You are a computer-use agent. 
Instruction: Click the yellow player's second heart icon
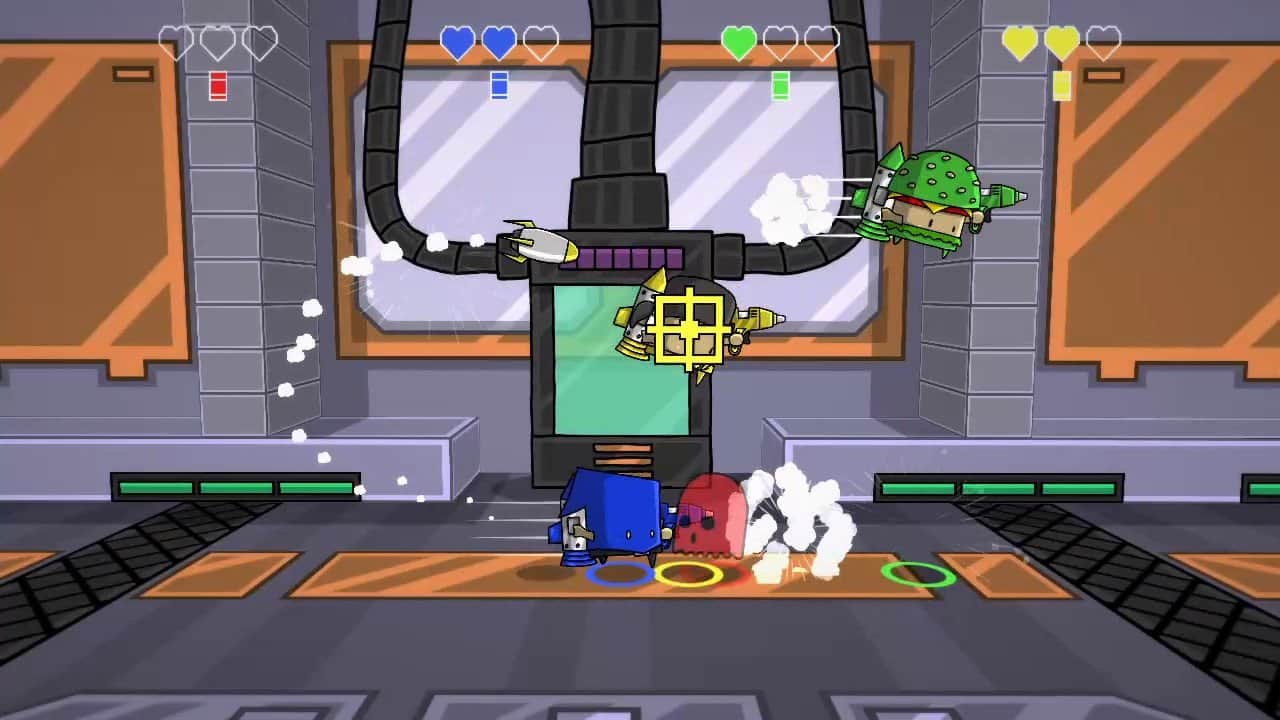[1062, 40]
